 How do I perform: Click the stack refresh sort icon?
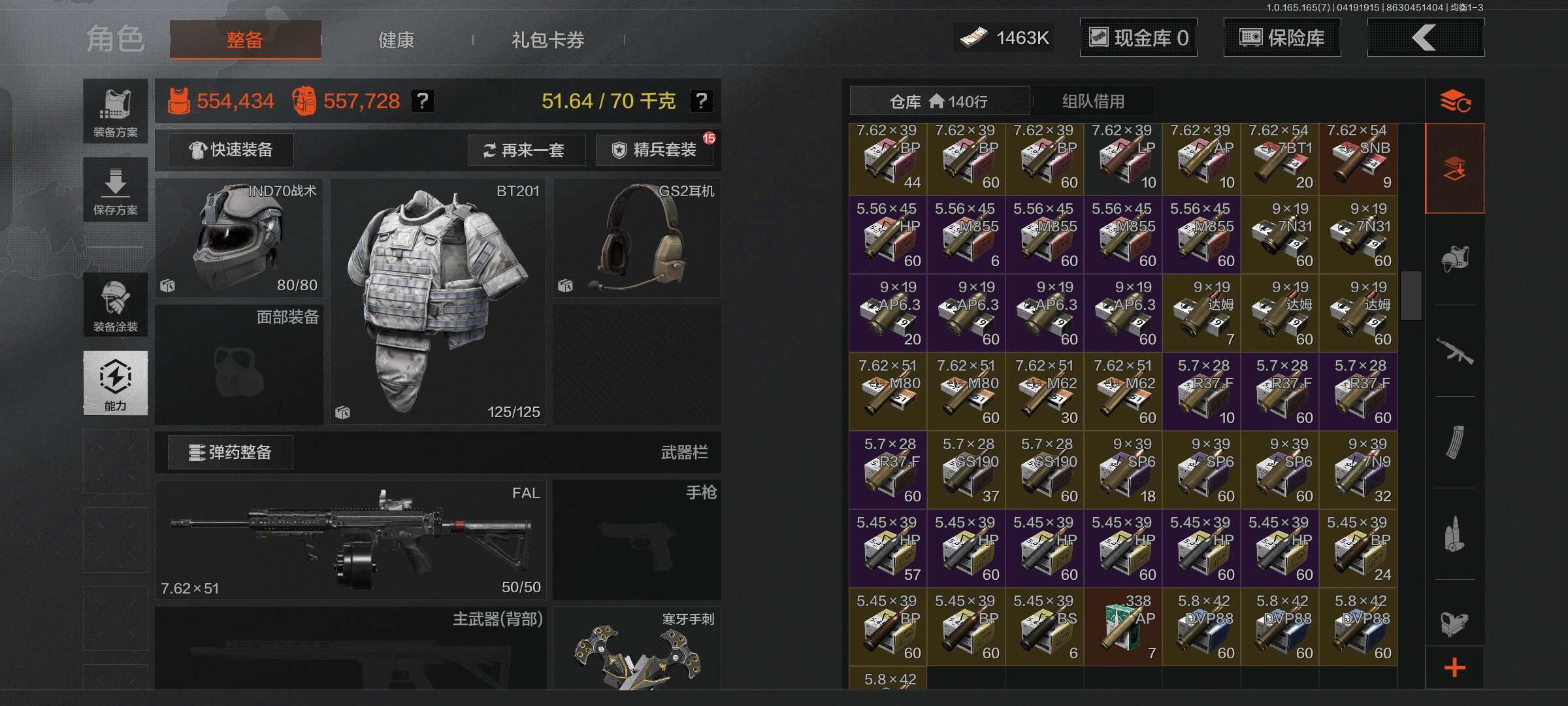pos(1456,101)
